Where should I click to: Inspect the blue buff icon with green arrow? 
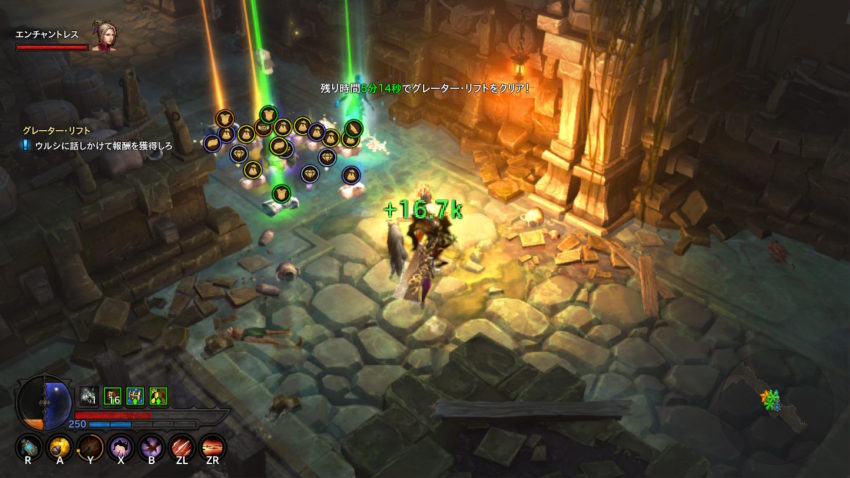click(135, 397)
